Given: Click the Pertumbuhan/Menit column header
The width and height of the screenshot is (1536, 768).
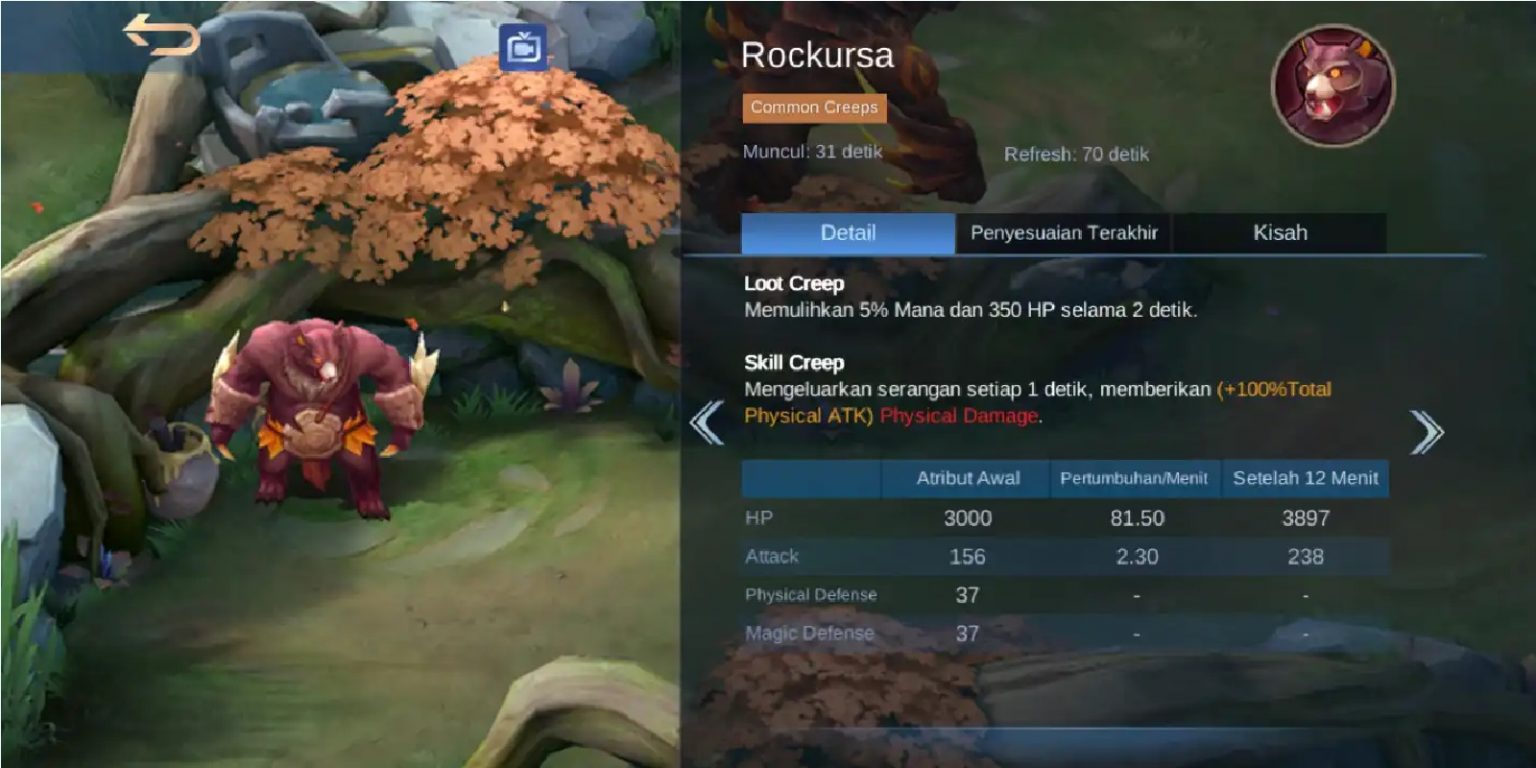Looking at the screenshot, I should coord(1135,479).
